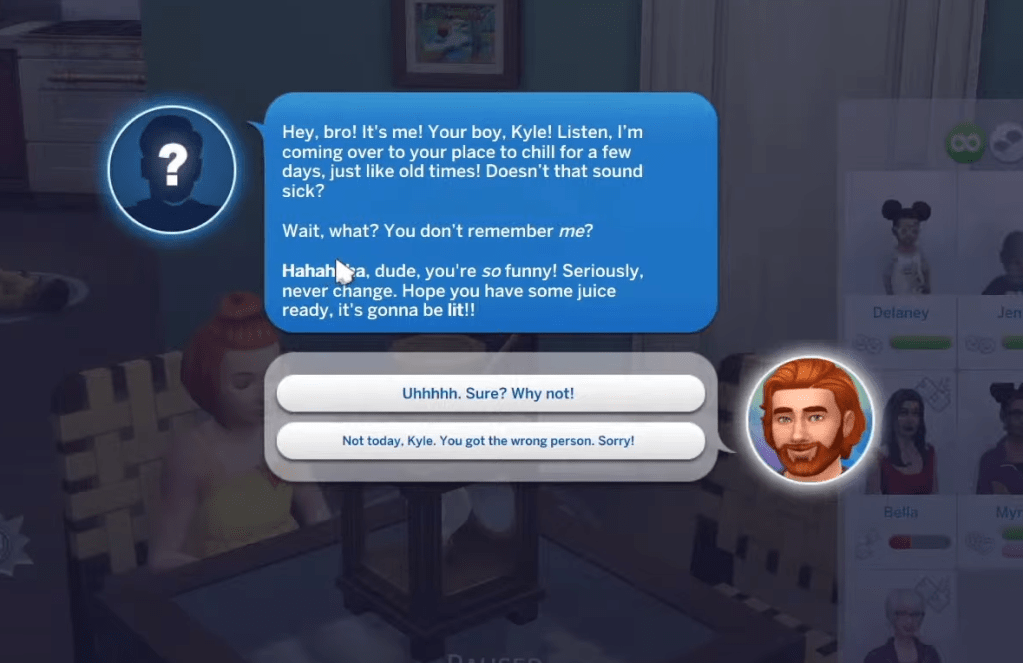Select Bella's portrait in relationships panel
This screenshot has width=1023, height=663.
point(900,438)
